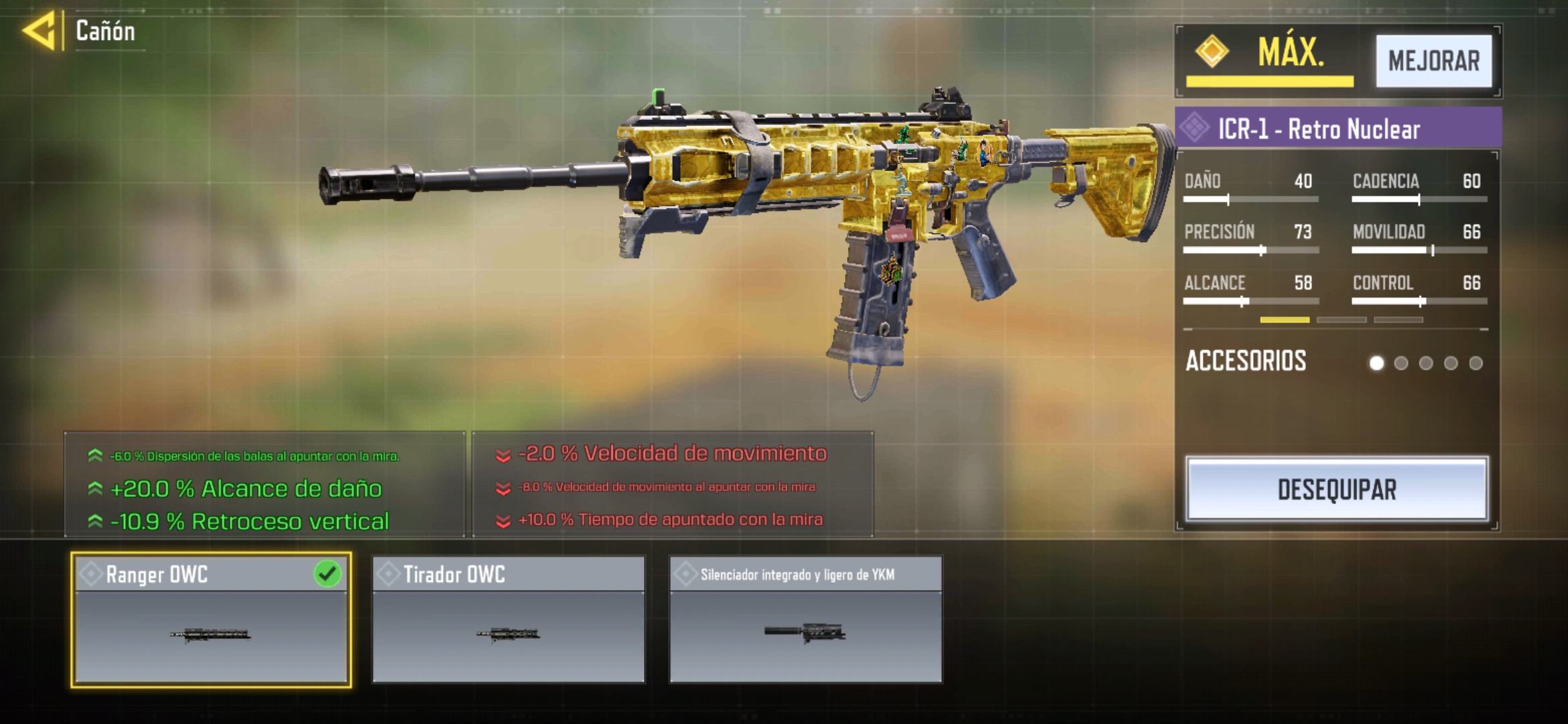This screenshot has height=724, width=1568.
Task: Select the Ranger OWC barrel
Action: 211,619
